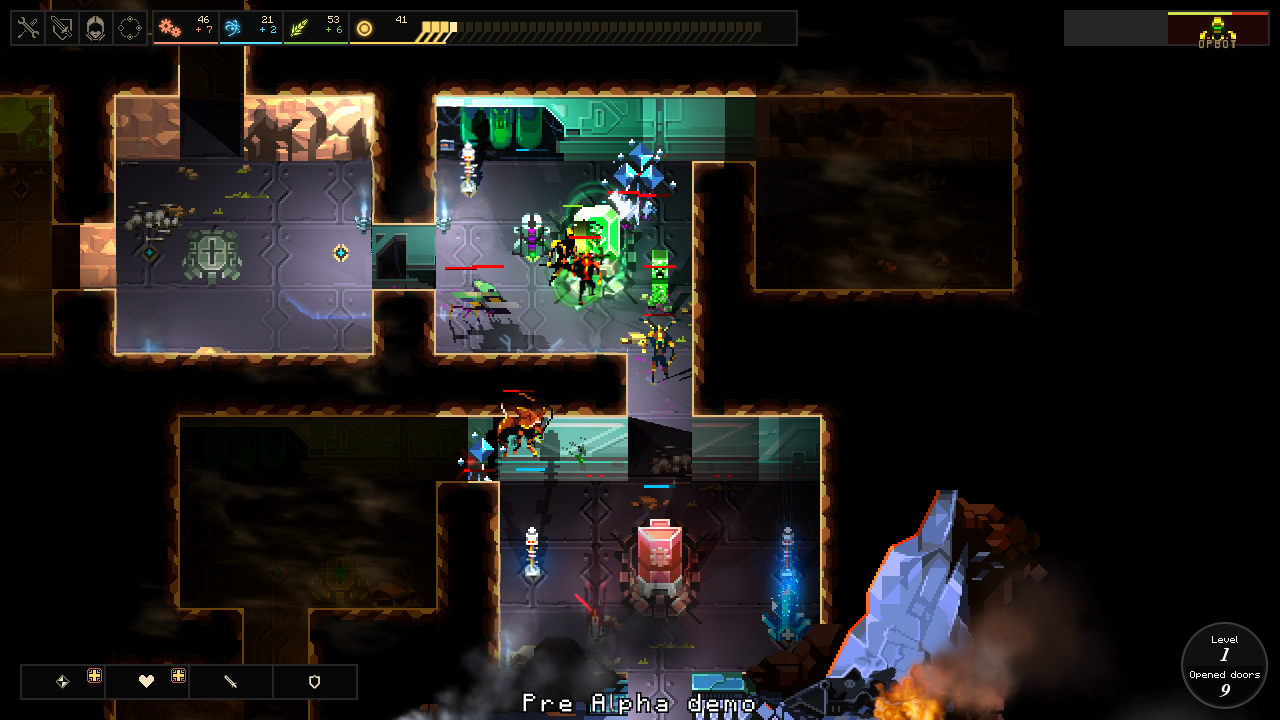Choose the shield defense stat slot

(314, 682)
